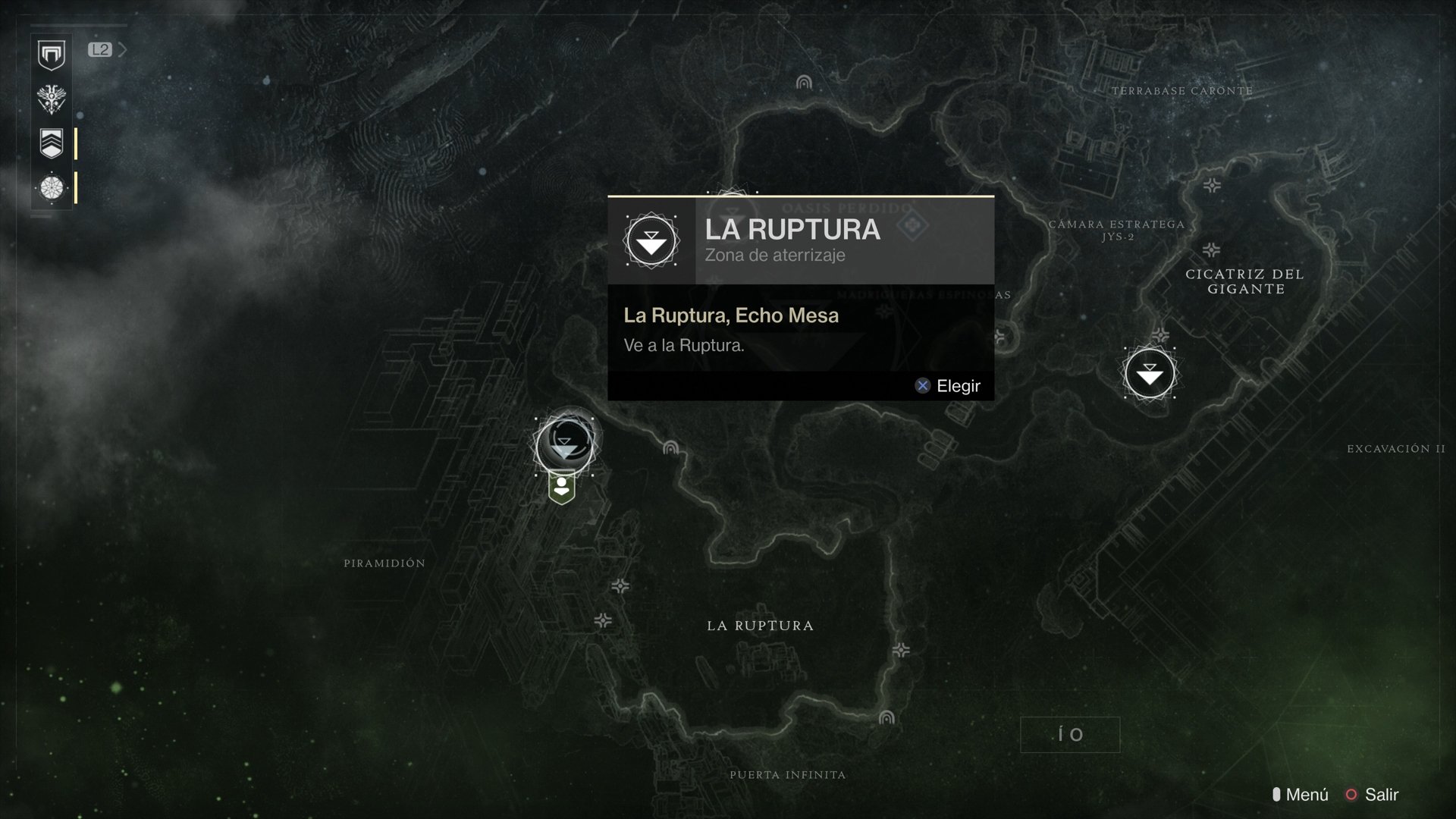Click the Terrabase Caronte region label

click(1181, 89)
